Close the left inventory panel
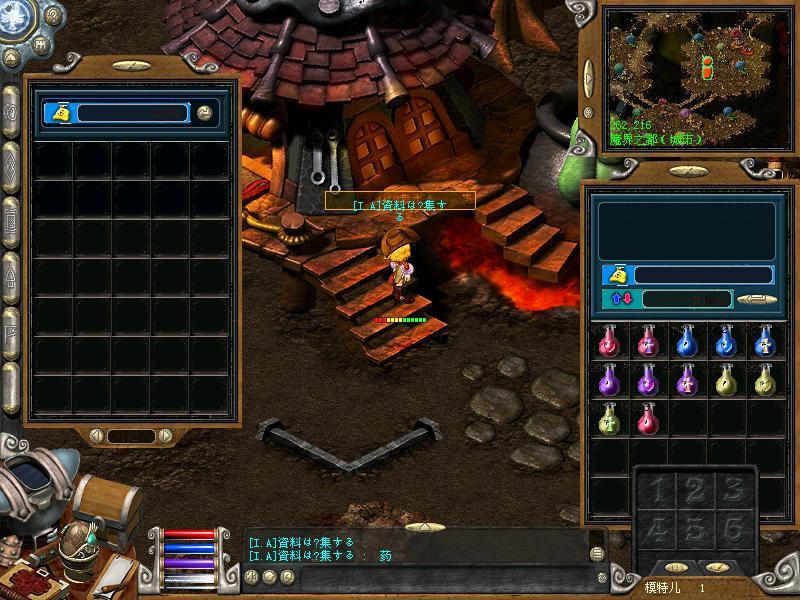This screenshot has height=600, width=800. [x=130, y=65]
